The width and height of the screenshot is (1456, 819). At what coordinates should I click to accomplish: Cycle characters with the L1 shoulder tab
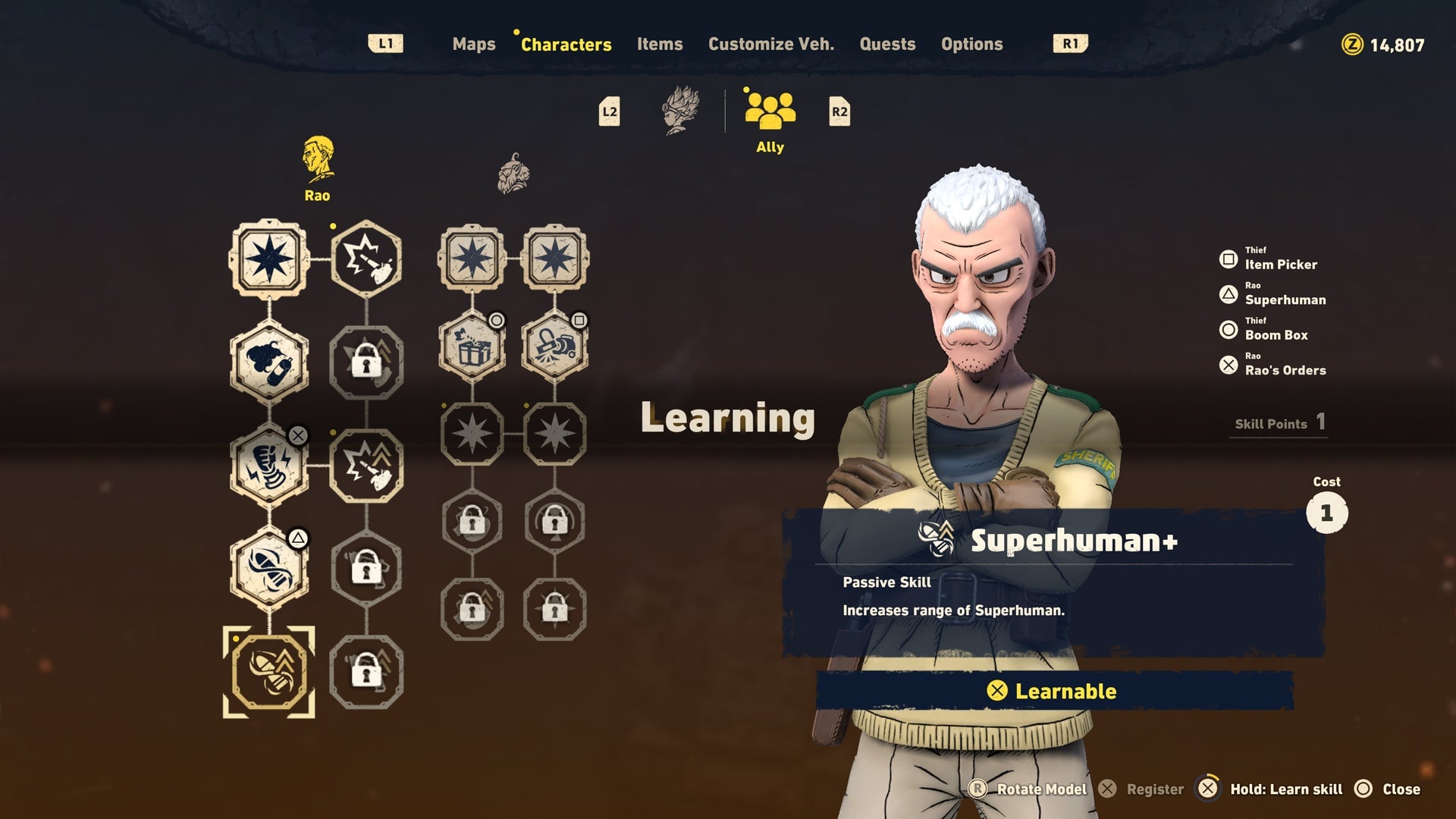[387, 43]
